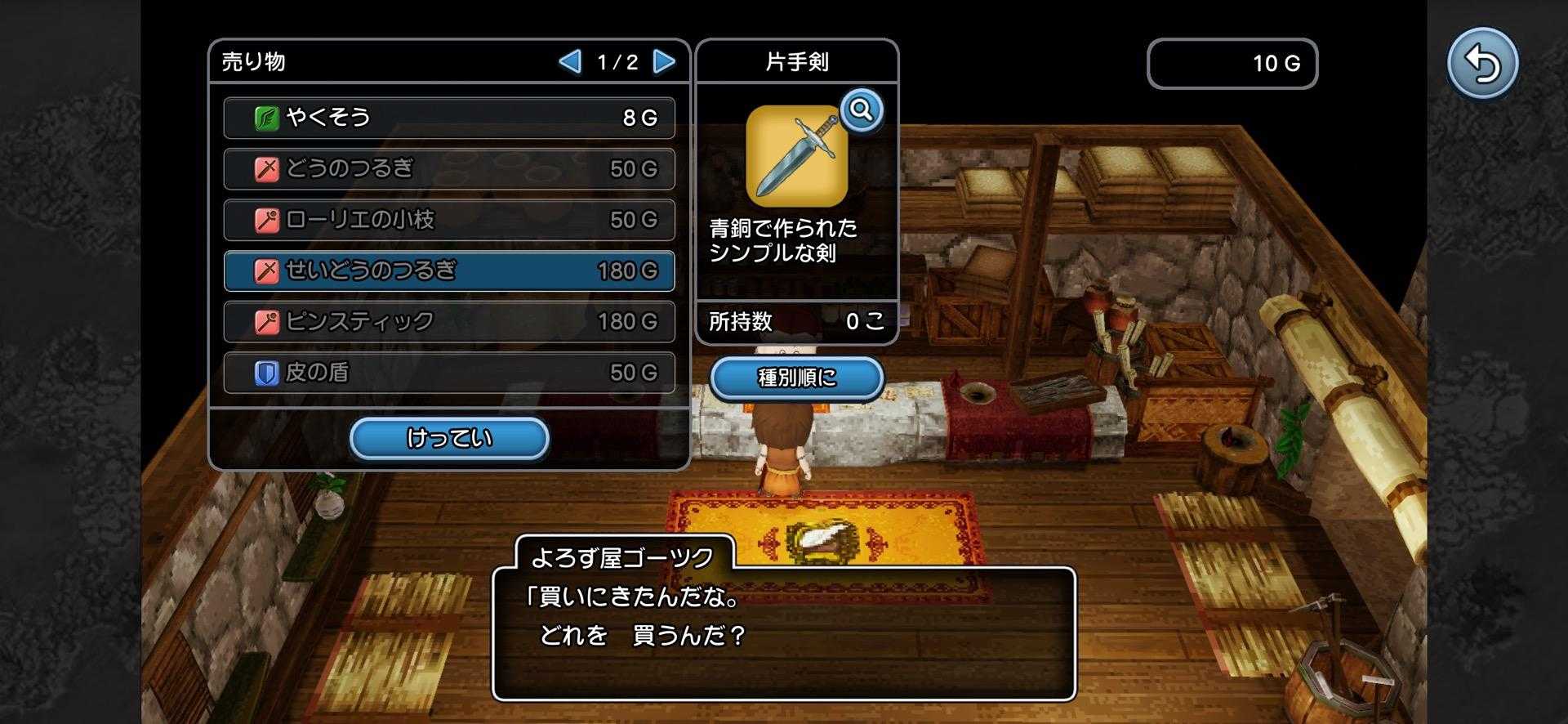Viewport: 1568px width, 724px height.
Task: Choose the 皮の盾 shield row
Action: tap(449, 373)
